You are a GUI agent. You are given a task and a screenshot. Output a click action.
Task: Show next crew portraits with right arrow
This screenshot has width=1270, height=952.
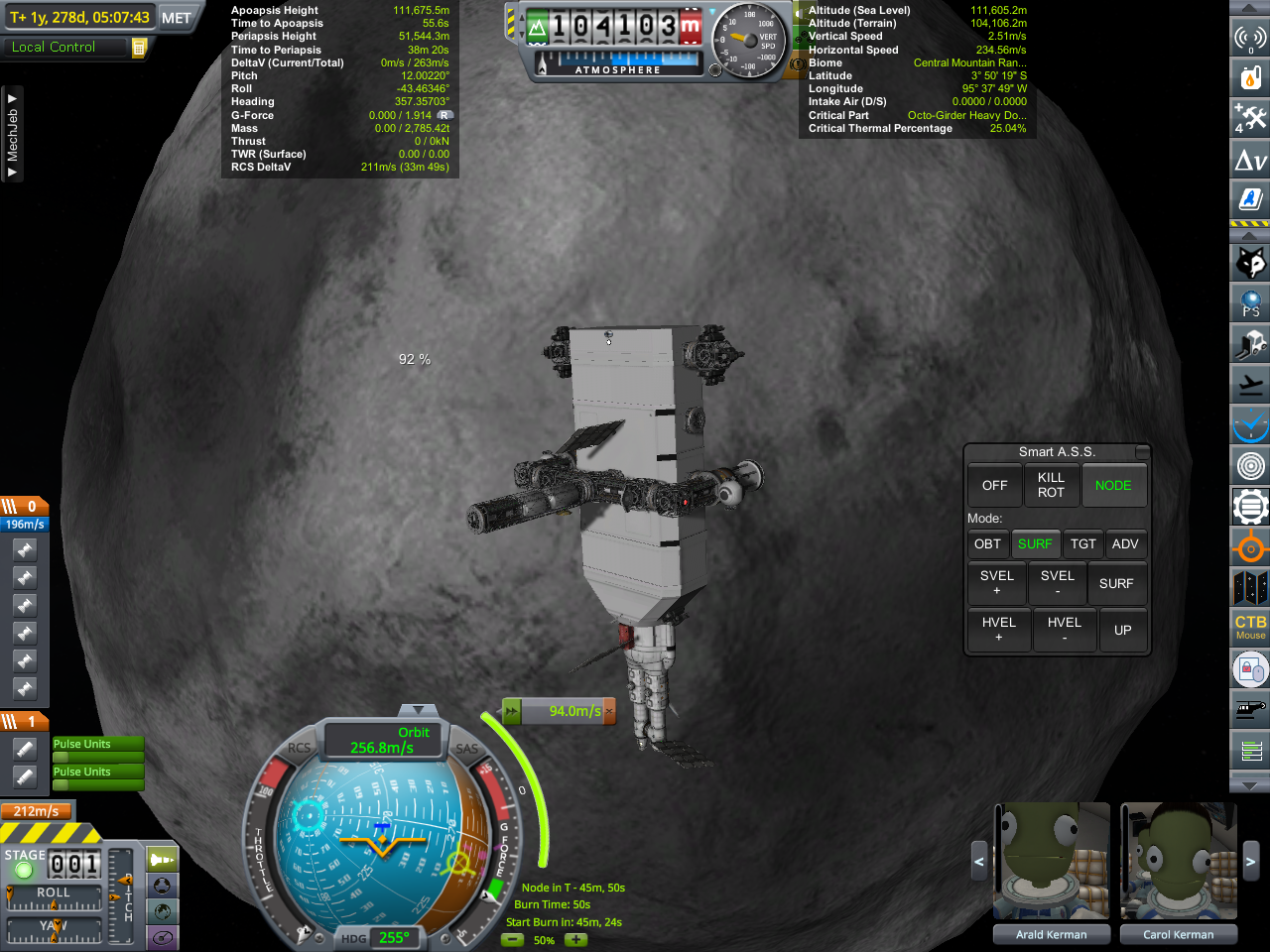pyautogui.click(x=1250, y=862)
